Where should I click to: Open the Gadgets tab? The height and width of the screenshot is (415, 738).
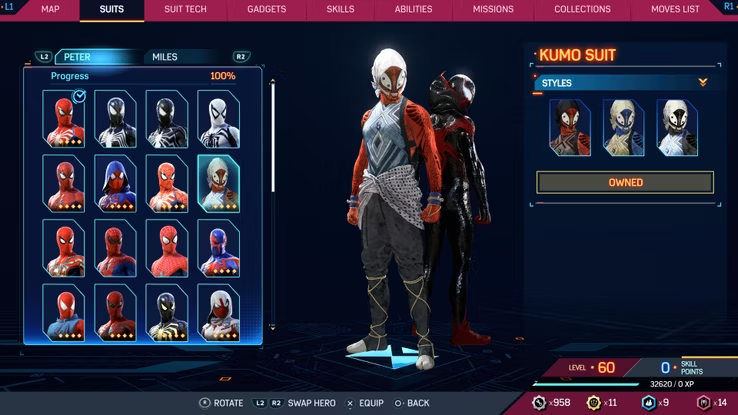(x=265, y=9)
